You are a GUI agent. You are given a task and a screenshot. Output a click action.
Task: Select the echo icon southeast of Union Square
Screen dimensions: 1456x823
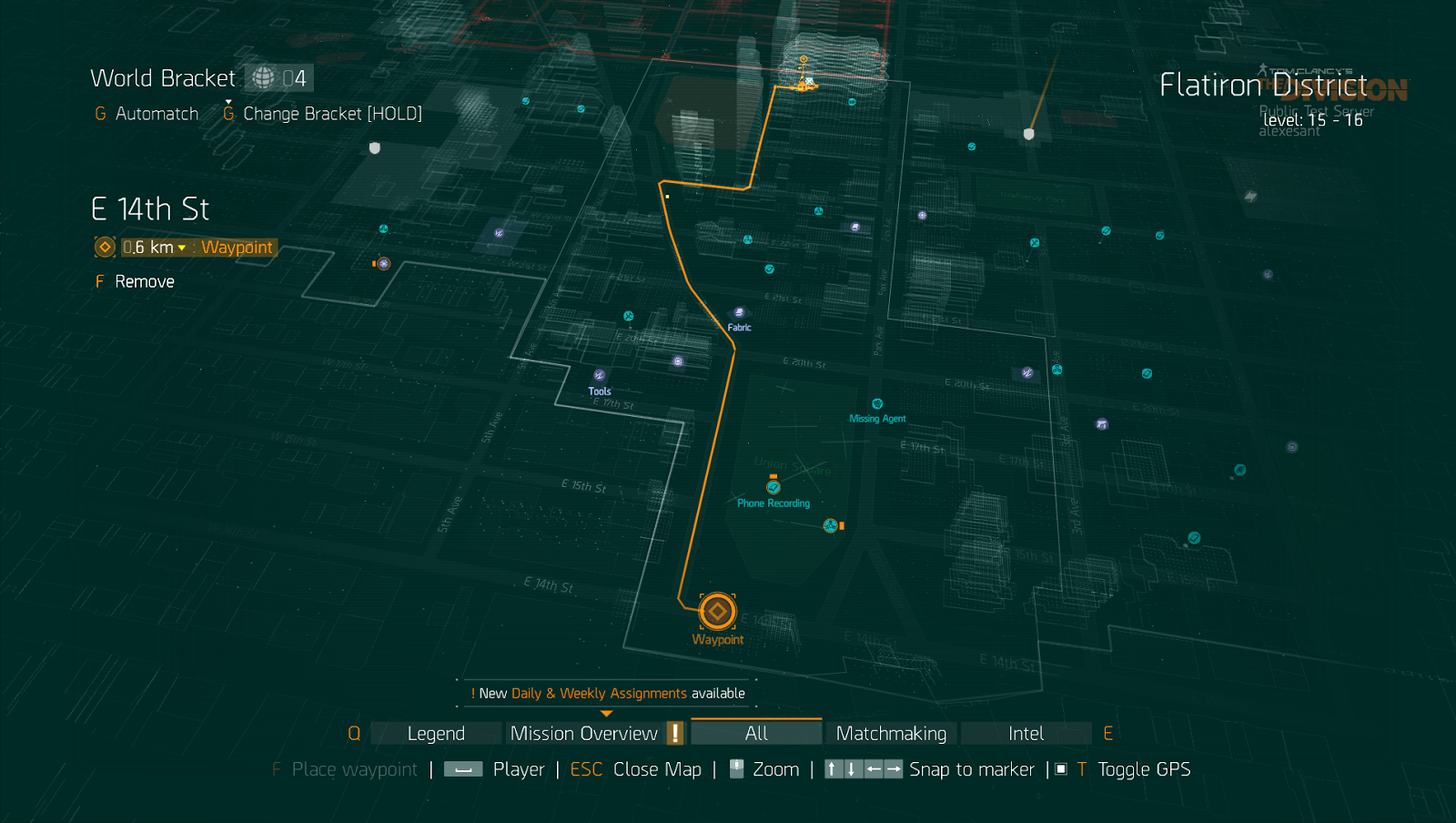(x=829, y=525)
